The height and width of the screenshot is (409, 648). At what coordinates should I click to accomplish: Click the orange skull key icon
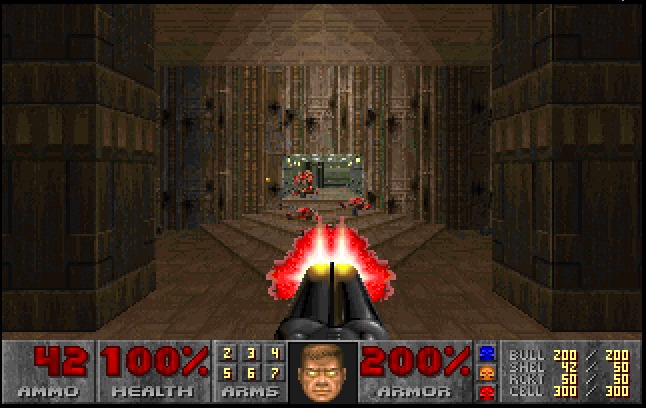point(489,373)
